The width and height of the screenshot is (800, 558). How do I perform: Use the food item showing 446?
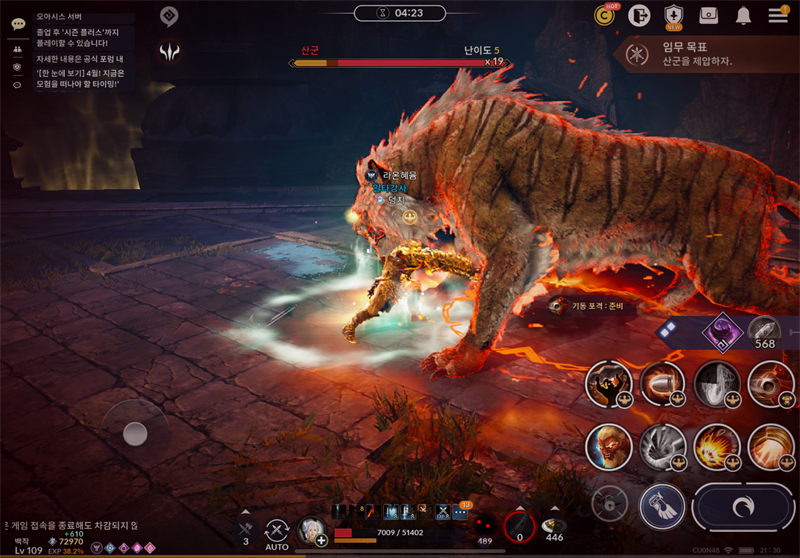pos(554,526)
